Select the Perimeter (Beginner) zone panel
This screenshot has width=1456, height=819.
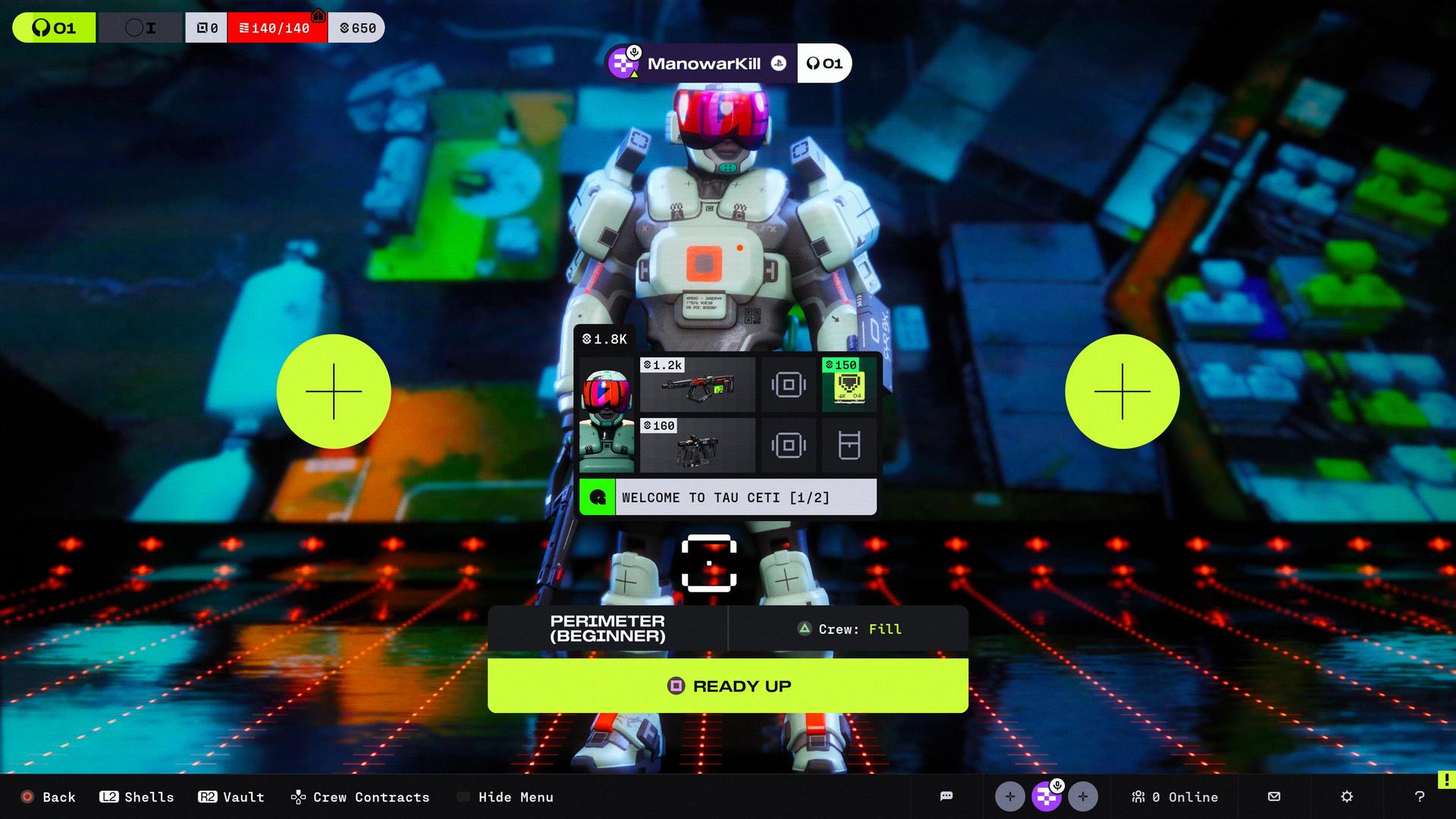coord(607,629)
